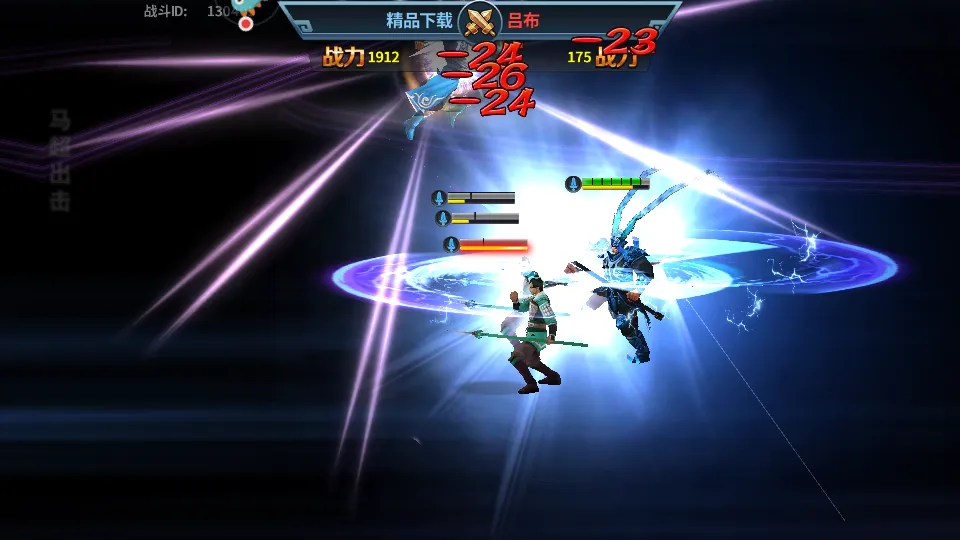960x540 pixels.
Task: Click the crossed swords versus emblem
Action: click(x=480, y=21)
